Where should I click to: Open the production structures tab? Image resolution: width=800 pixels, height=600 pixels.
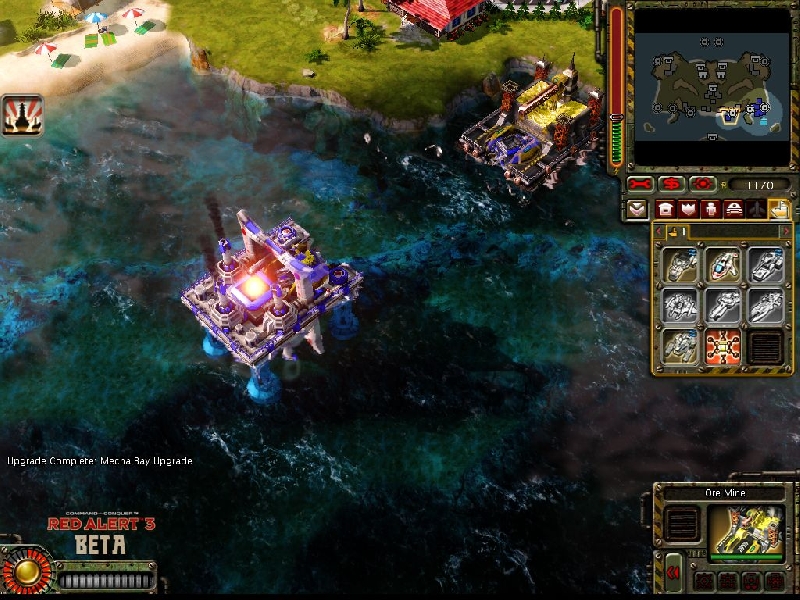point(665,210)
